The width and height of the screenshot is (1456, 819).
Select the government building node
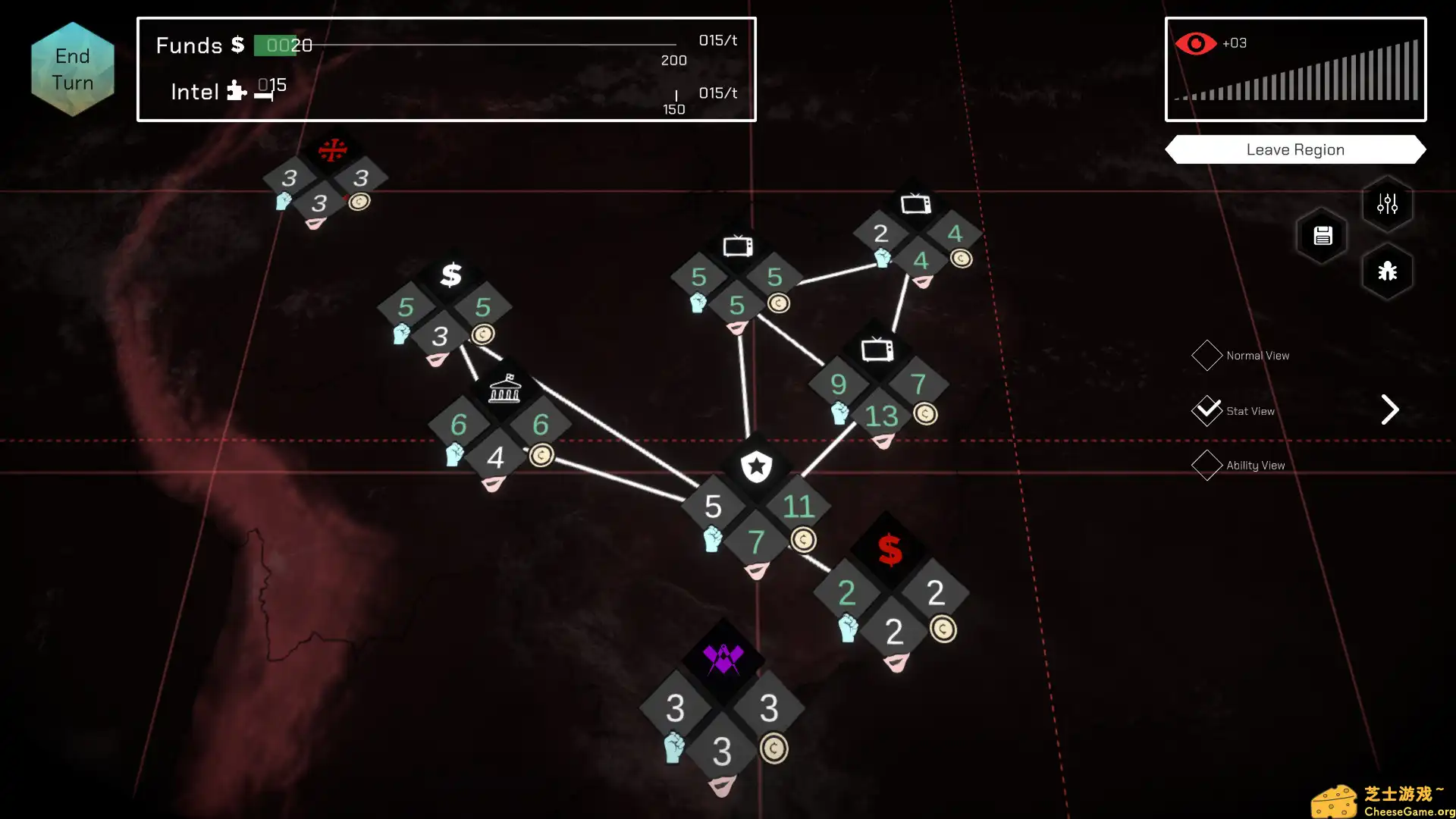[505, 389]
